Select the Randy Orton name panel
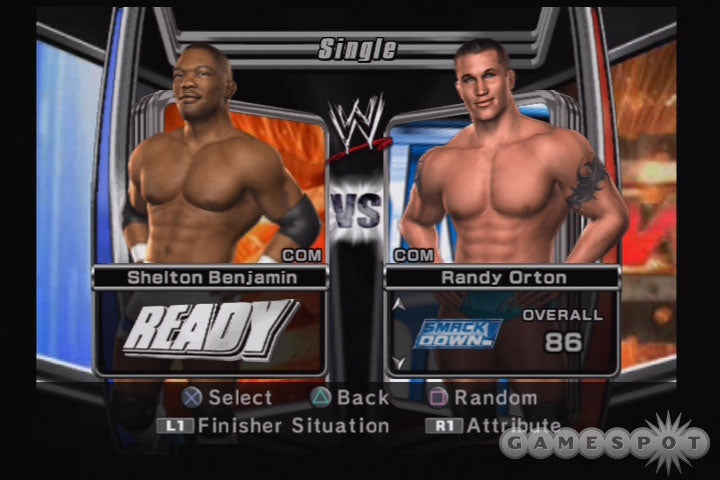The height and width of the screenshot is (480, 720). coord(503,278)
